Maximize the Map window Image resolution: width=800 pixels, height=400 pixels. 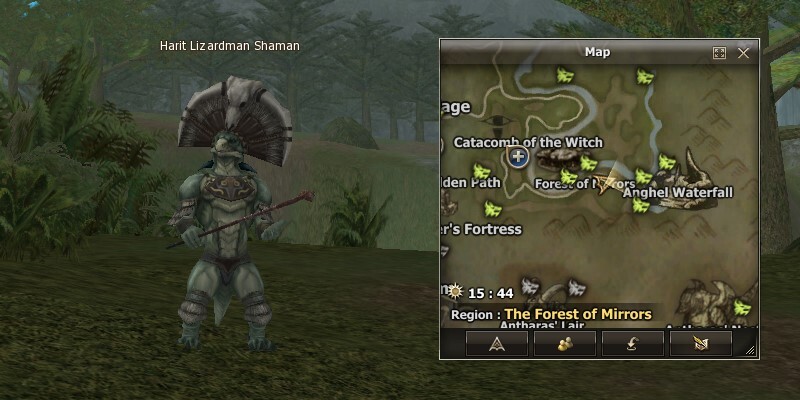(x=719, y=53)
